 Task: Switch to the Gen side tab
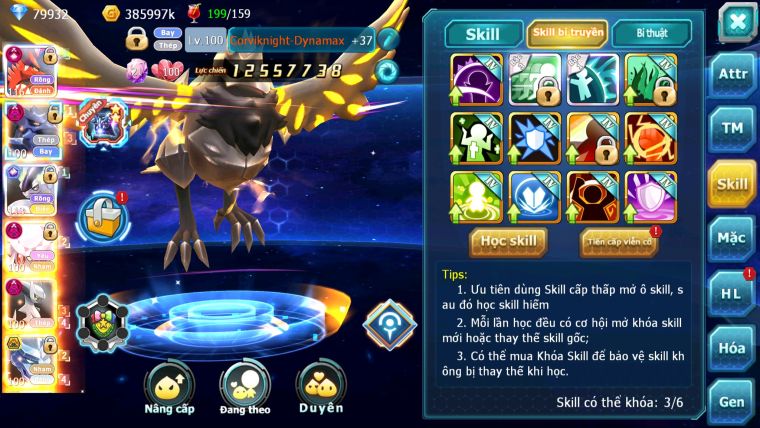tap(732, 400)
